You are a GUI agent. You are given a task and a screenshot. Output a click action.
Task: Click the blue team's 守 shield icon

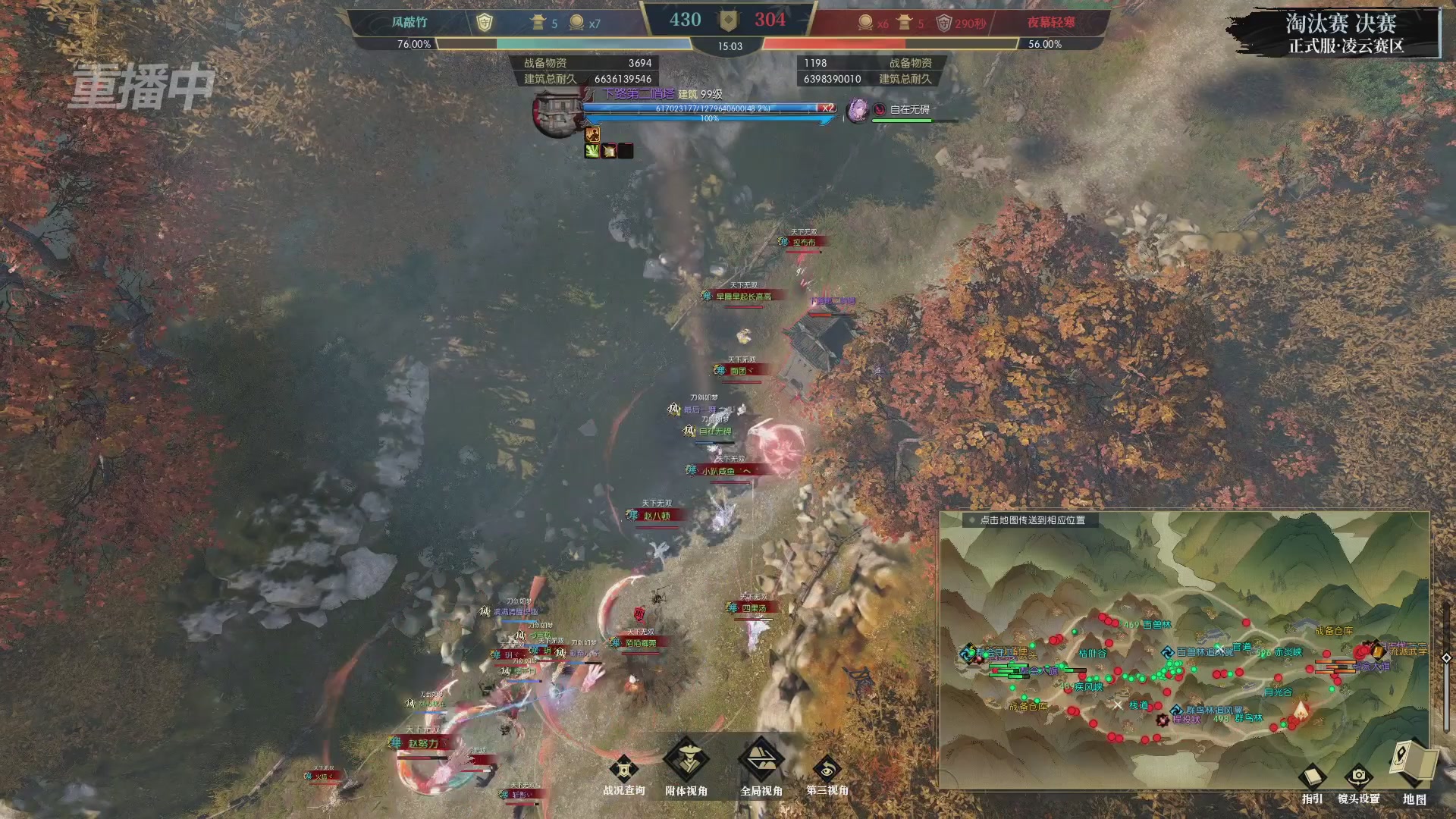[484, 23]
